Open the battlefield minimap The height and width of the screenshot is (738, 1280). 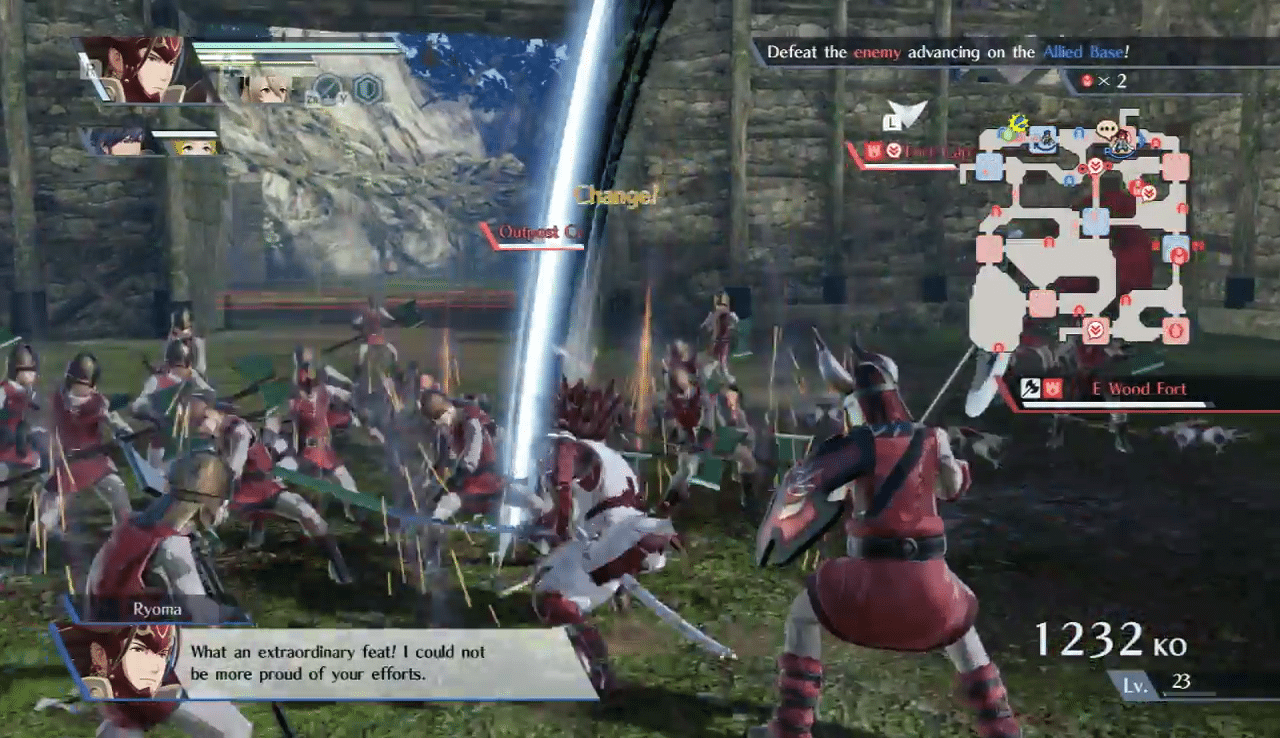tap(1078, 236)
